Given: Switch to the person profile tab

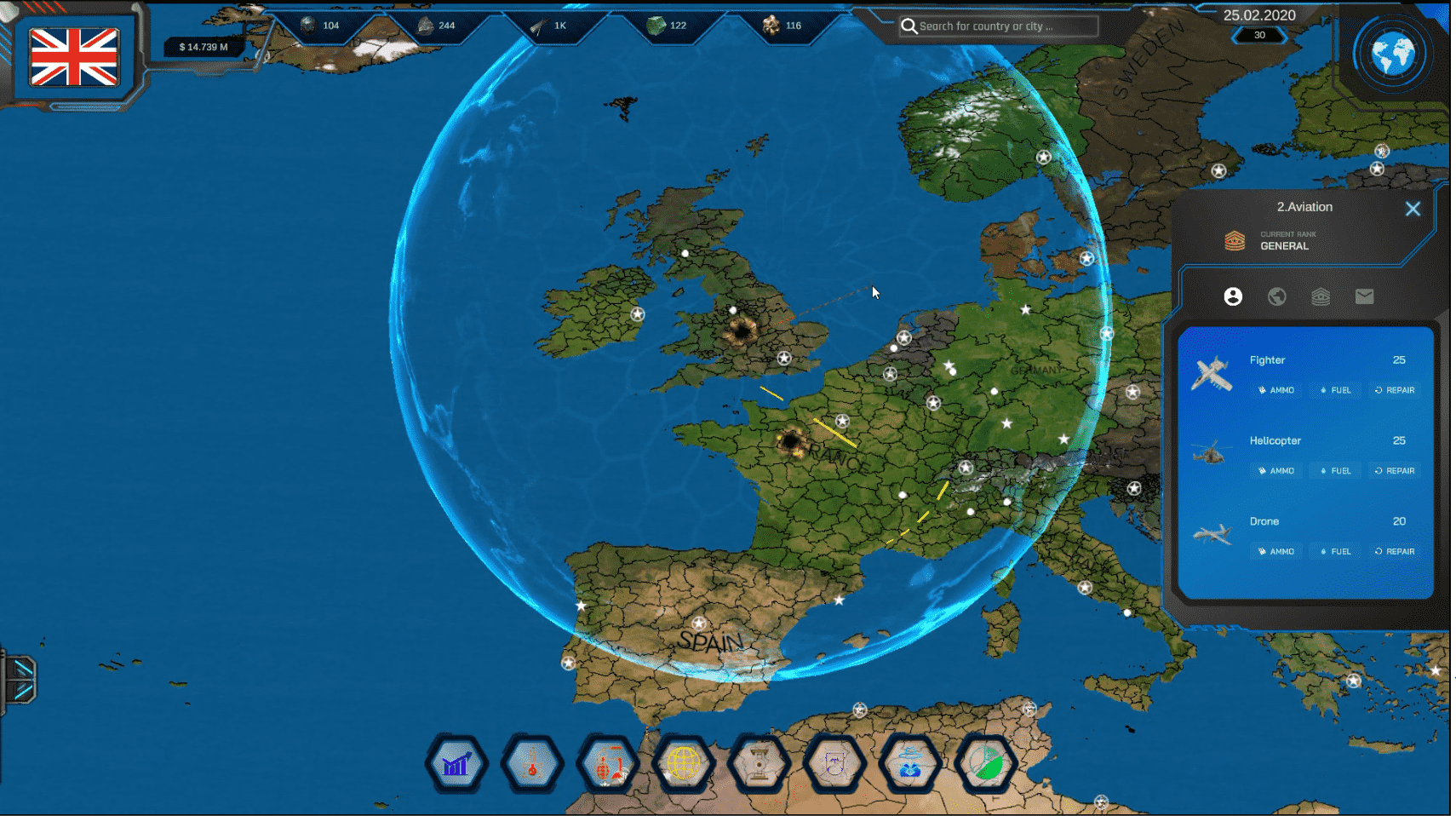Looking at the screenshot, I should click(x=1233, y=296).
